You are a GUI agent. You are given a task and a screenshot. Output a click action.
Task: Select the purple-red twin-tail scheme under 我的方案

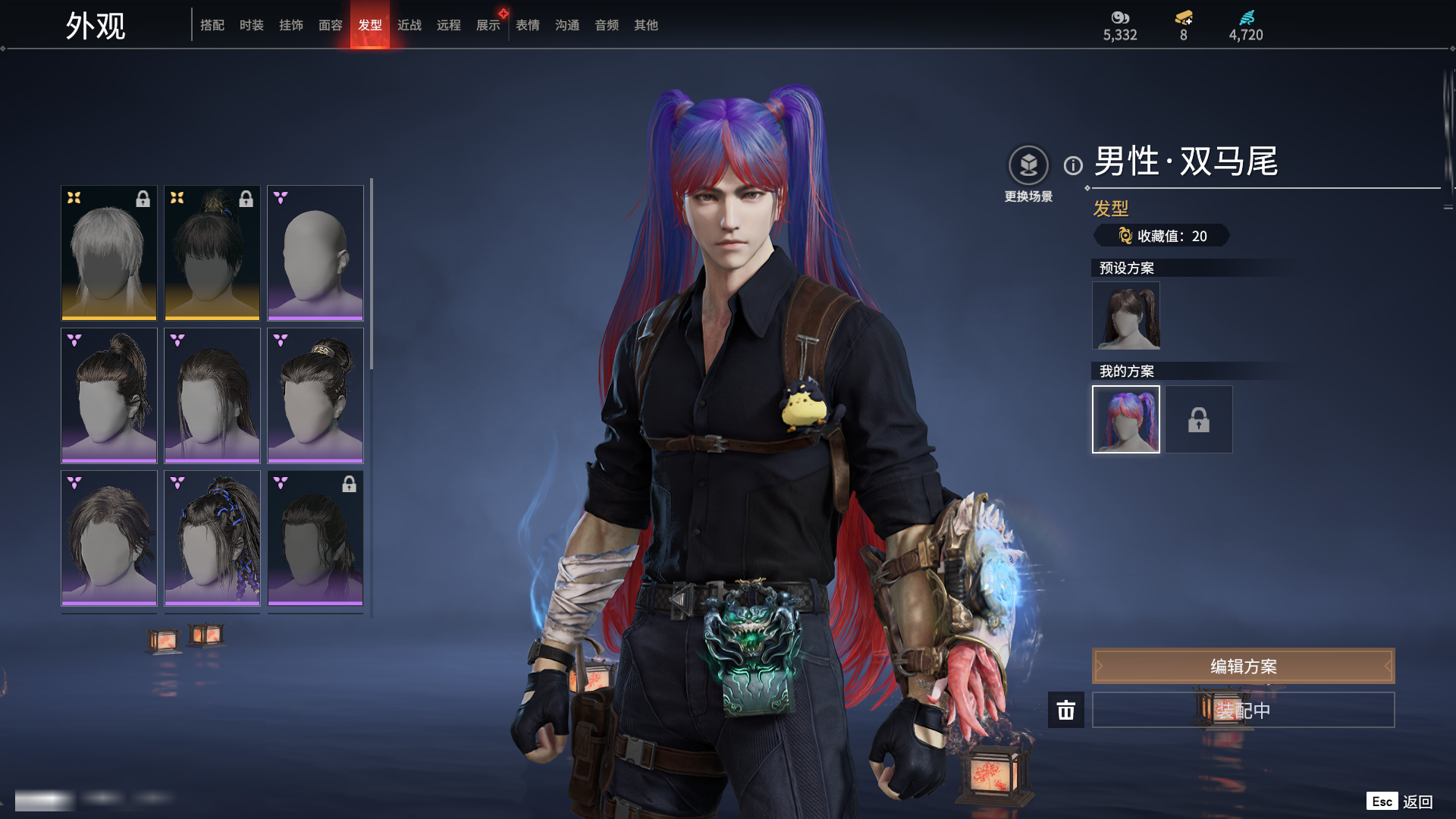[x=1126, y=419]
